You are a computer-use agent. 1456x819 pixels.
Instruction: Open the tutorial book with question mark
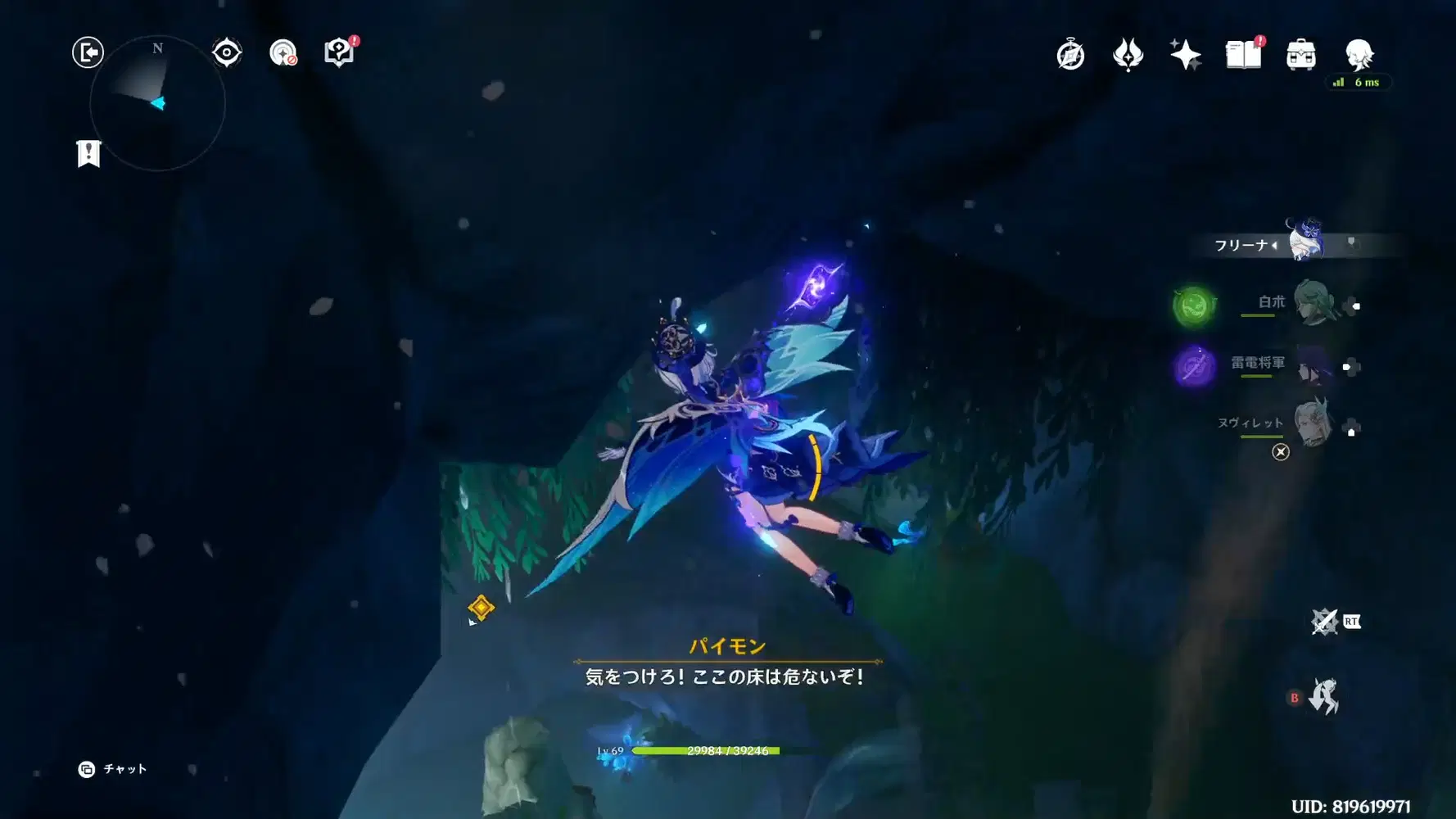pos(339,51)
